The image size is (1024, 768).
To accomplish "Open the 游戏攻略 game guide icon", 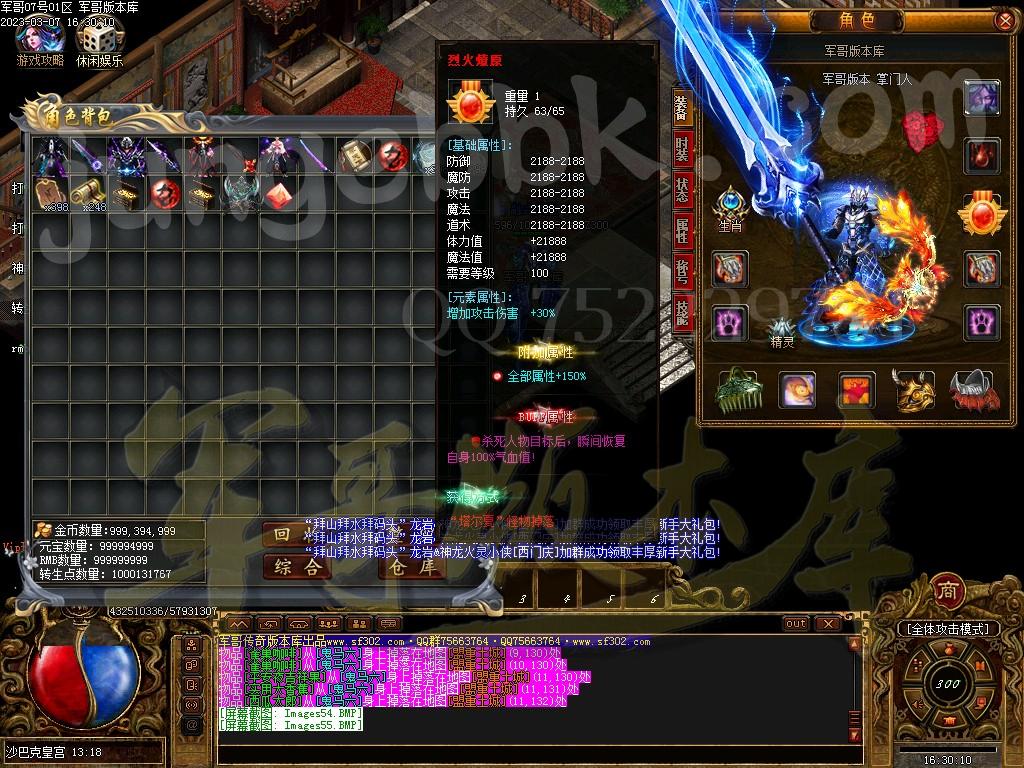I will 40,40.
